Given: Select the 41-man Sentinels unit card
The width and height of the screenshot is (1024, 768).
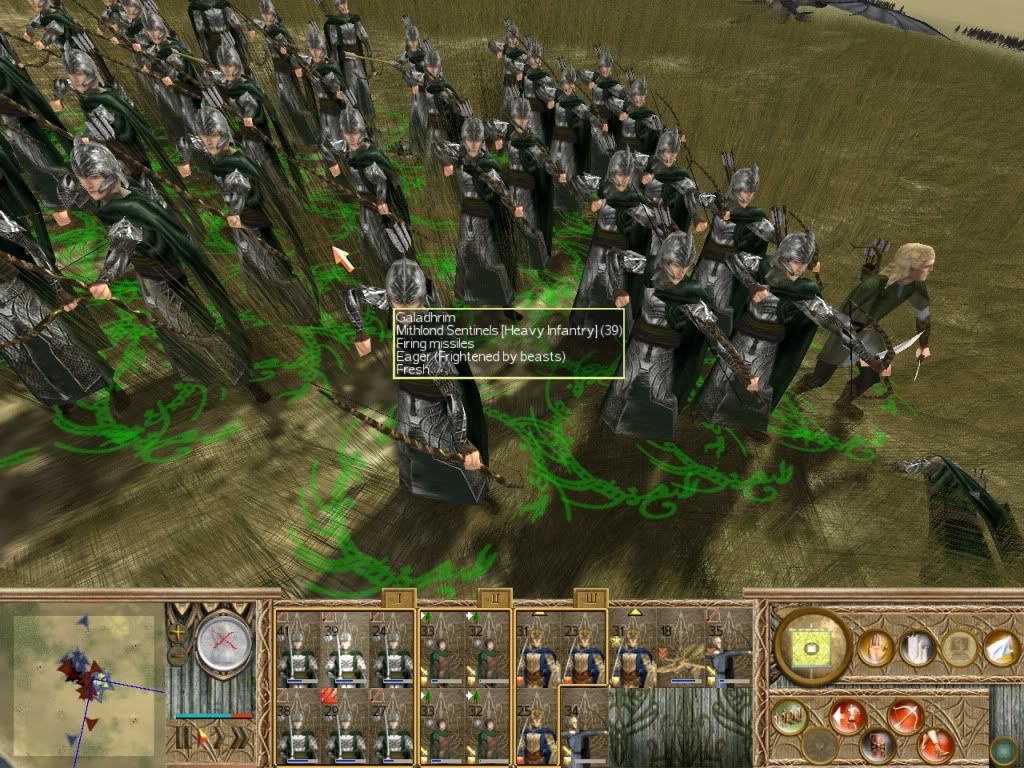Looking at the screenshot, I should [x=298, y=649].
